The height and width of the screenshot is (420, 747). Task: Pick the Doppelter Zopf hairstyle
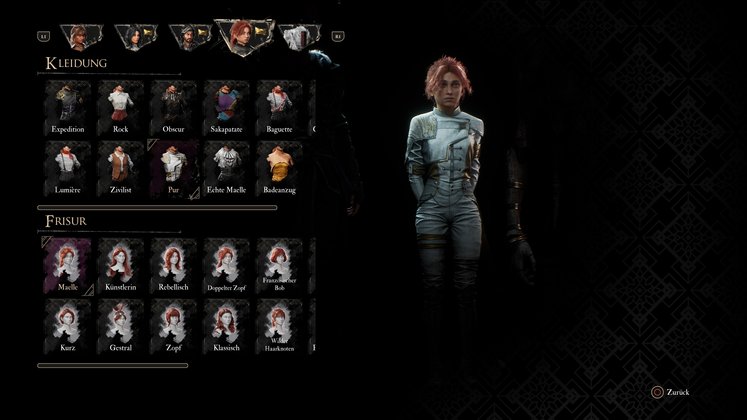pos(227,263)
